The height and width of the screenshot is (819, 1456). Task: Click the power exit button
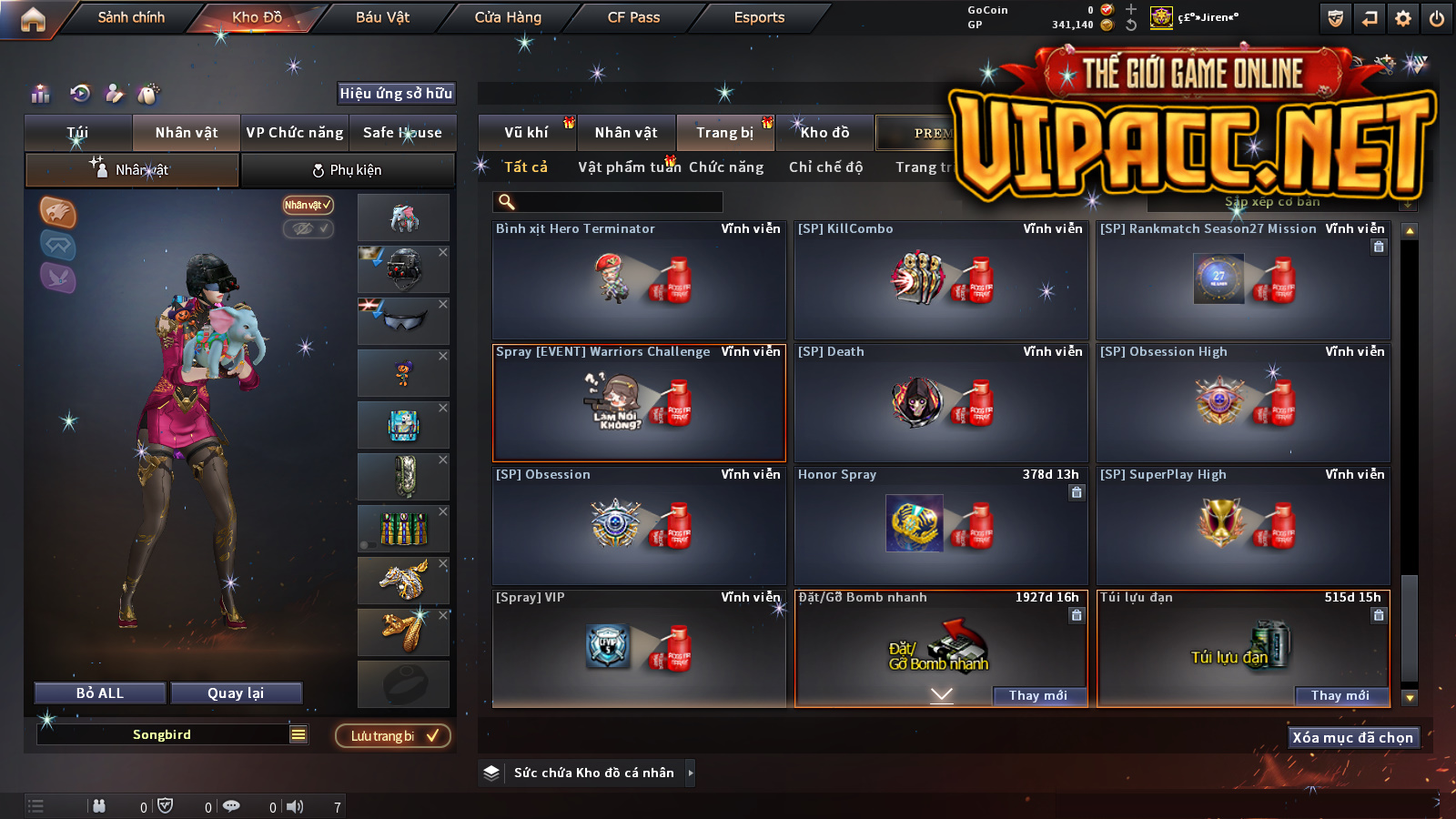[1437, 18]
